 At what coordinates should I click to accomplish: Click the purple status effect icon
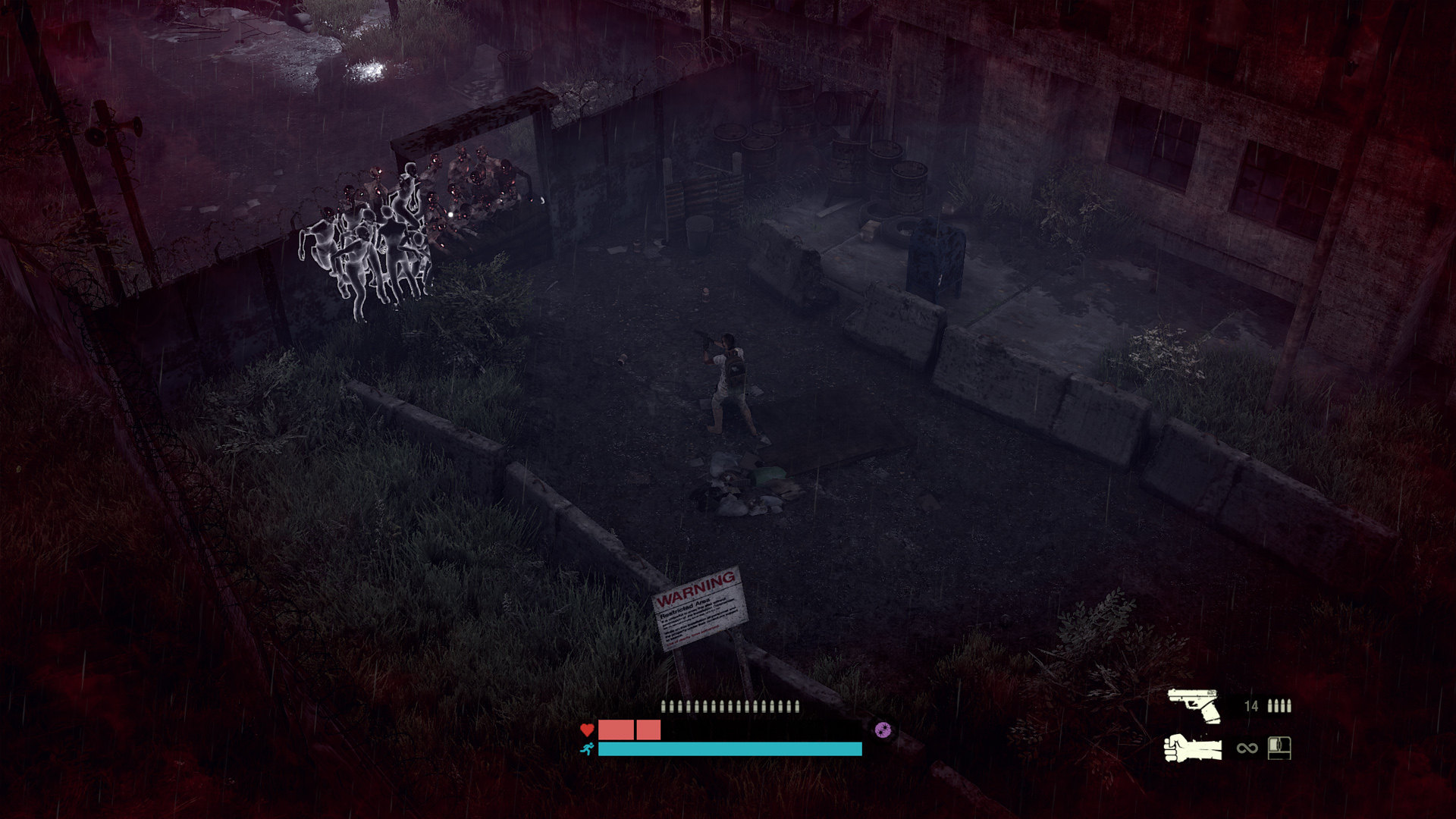882,730
